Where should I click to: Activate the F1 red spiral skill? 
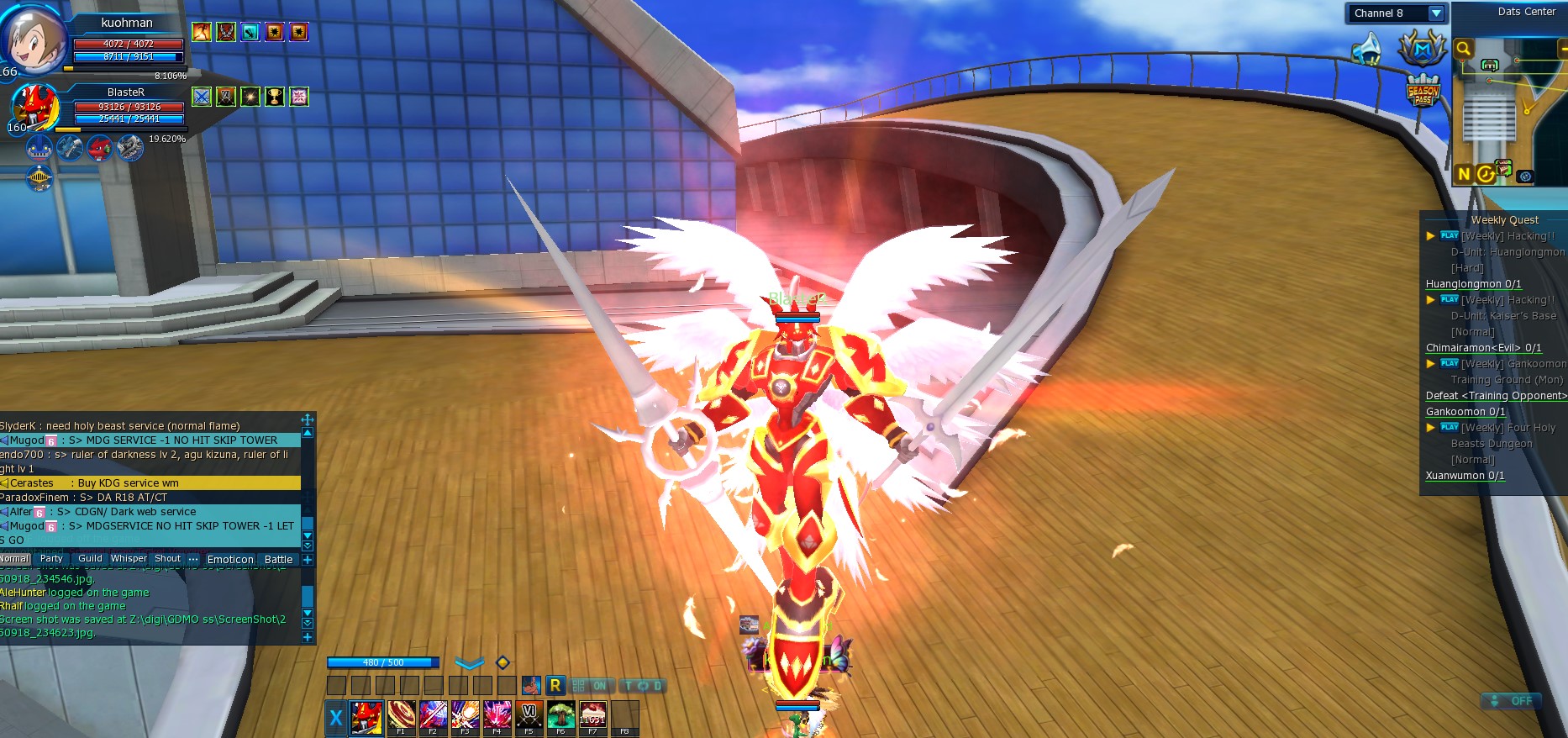pos(401,717)
